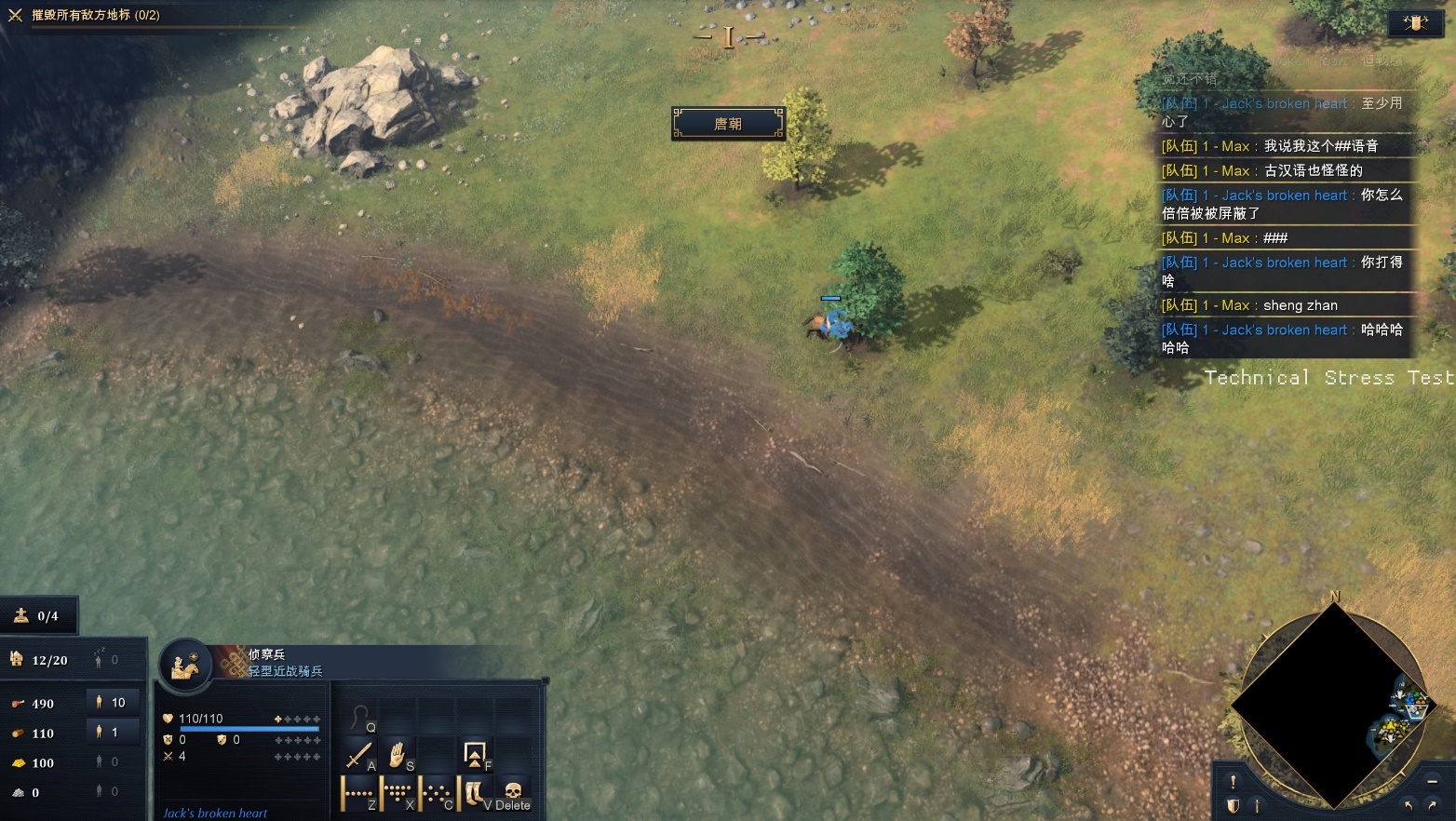Click the Roman numeral I age indicator
Screen dimensions: 1456x821
tap(729, 37)
